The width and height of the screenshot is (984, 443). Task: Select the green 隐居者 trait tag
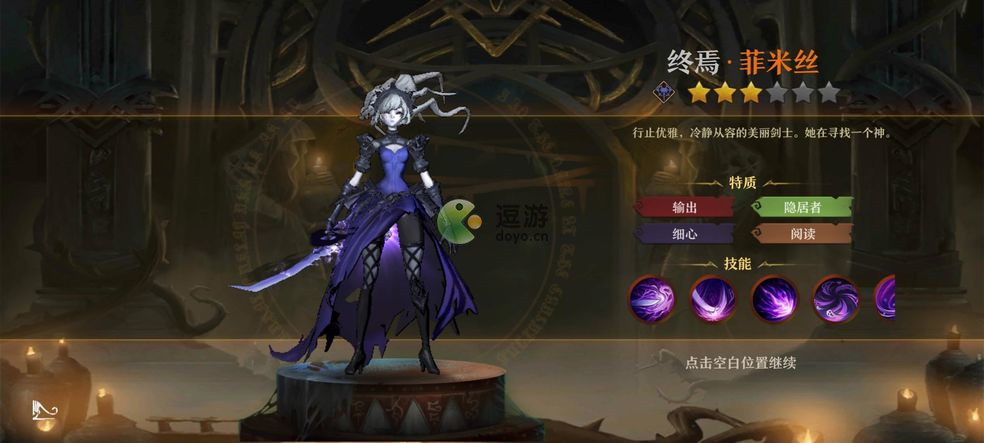click(x=801, y=207)
